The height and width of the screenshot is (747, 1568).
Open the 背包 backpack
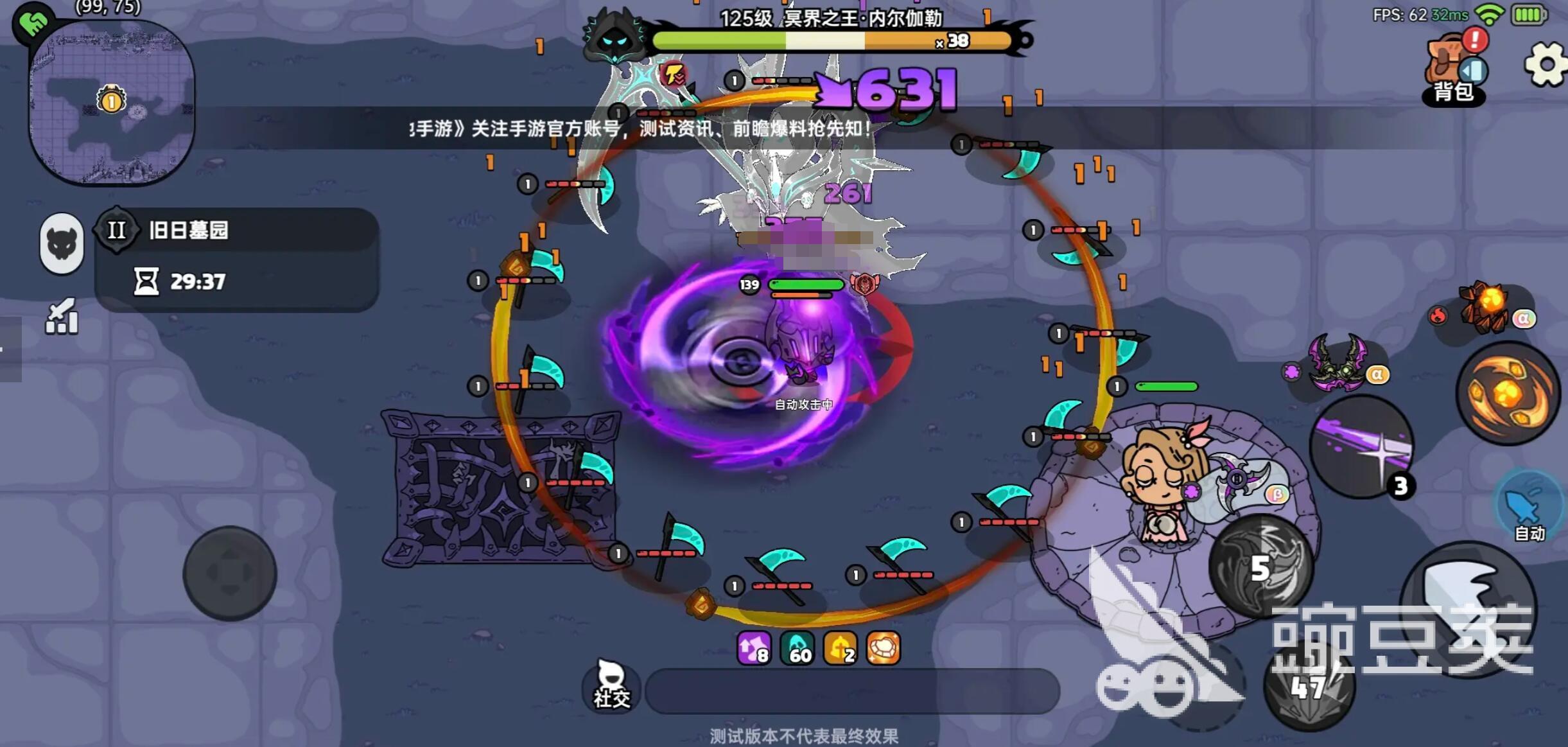point(1453,71)
